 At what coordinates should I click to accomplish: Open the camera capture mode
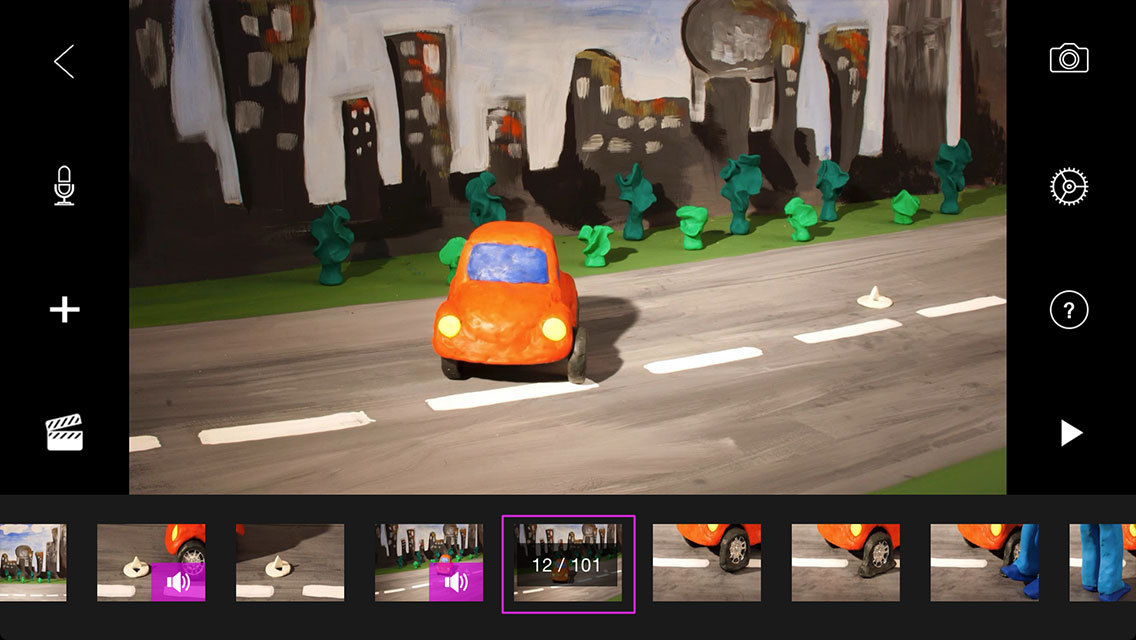[x=1069, y=59]
